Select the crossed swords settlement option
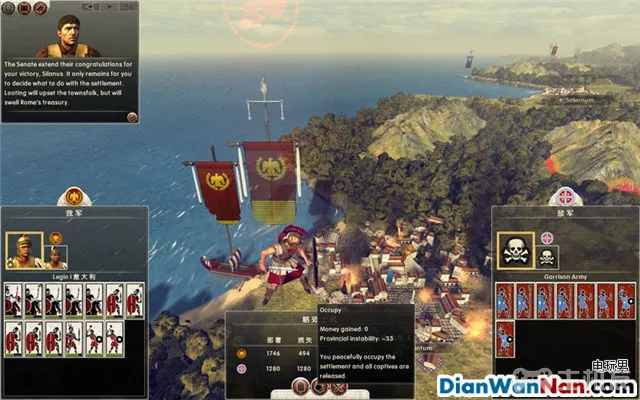Screen dimensions: 640x400 (338, 386)
